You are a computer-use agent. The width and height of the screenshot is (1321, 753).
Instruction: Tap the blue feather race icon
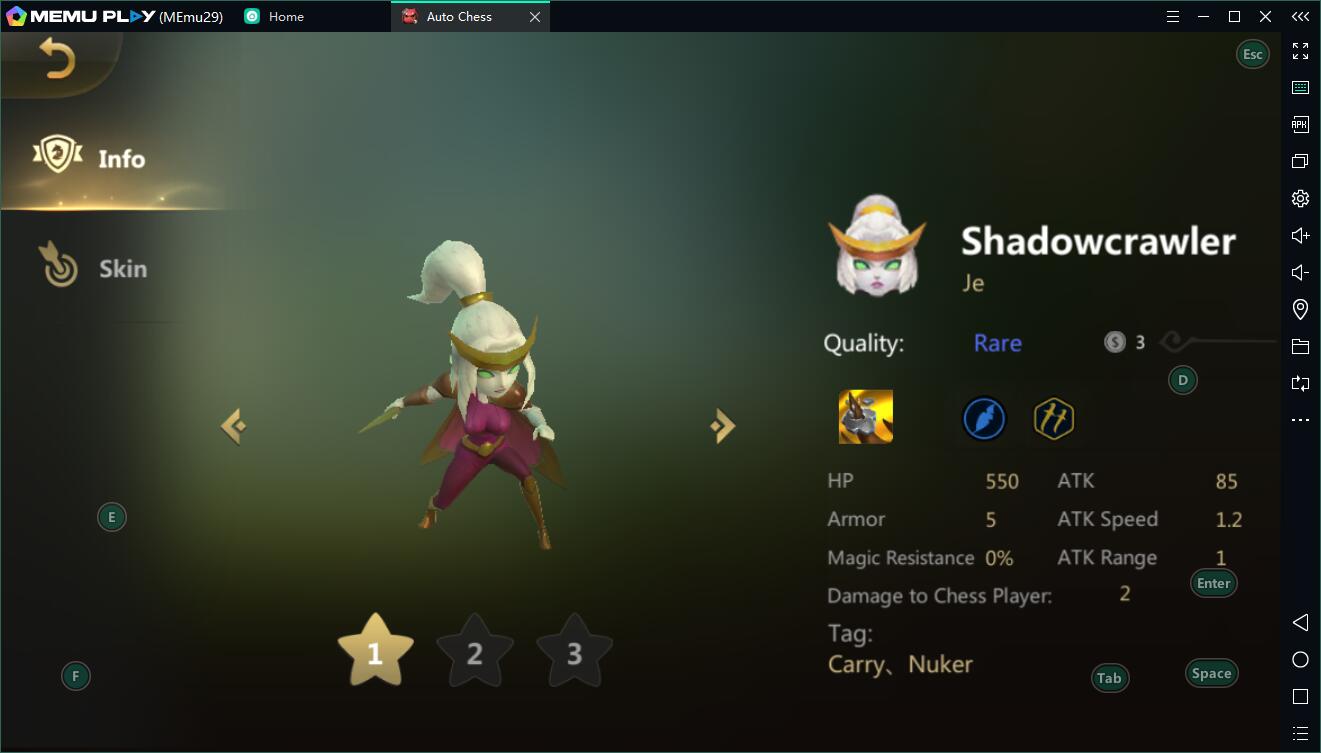984,418
